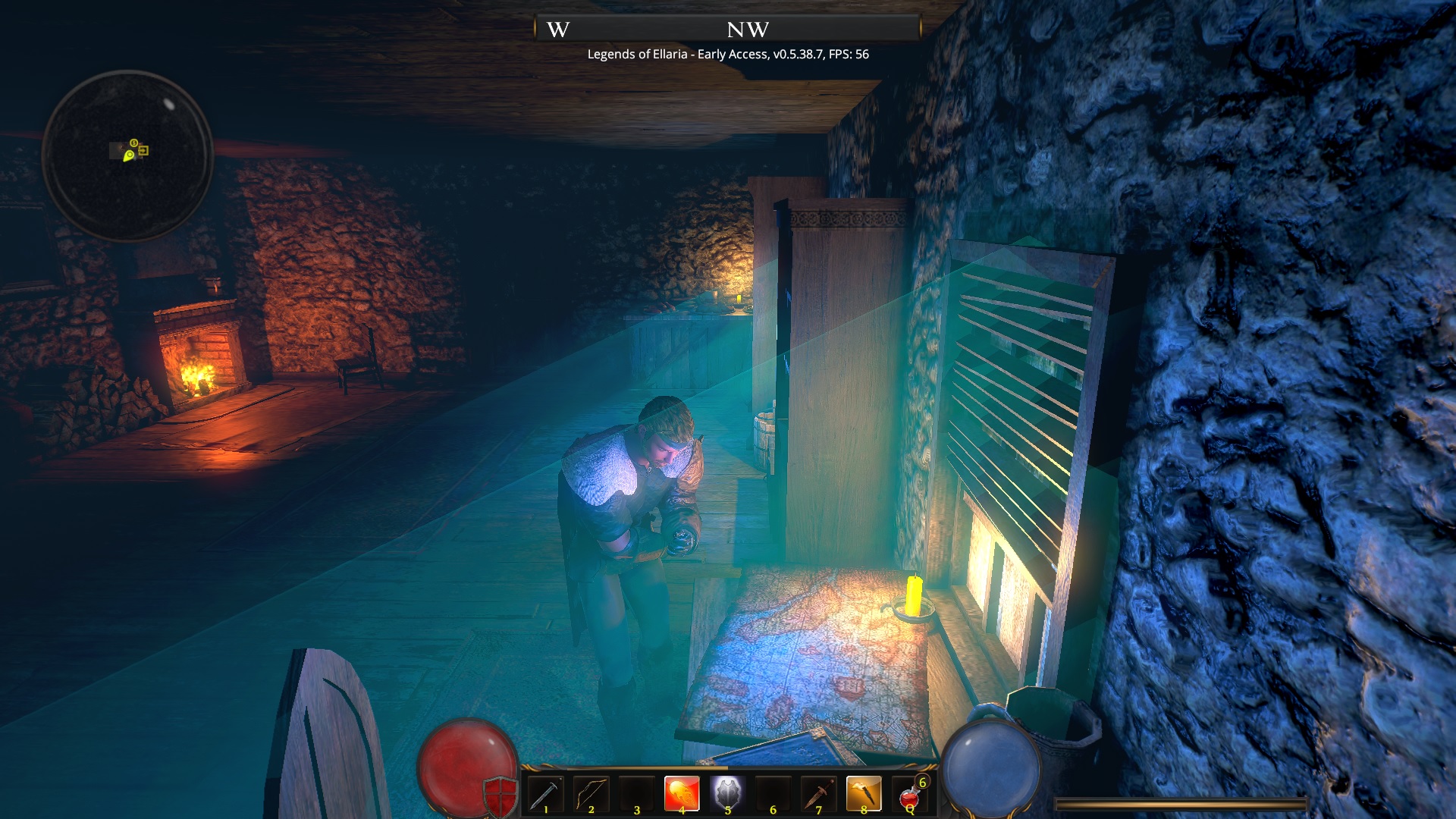Equip the bow from hotbar slot 2
Viewport: 1456px width, 819px height.
(x=591, y=792)
